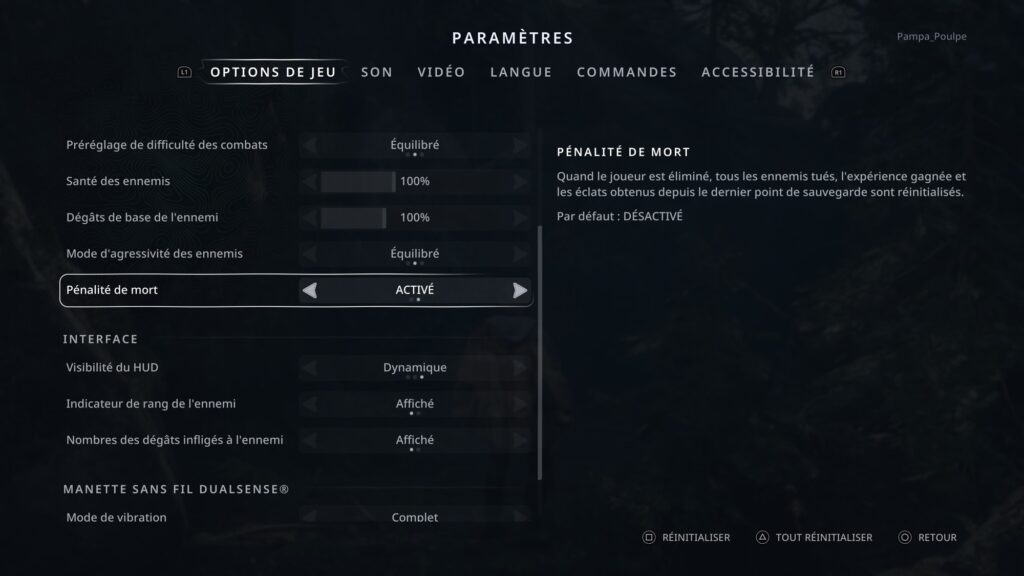Show the ACCESSIBILITÉ tab
The width and height of the screenshot is (1024, 576).
757,72
